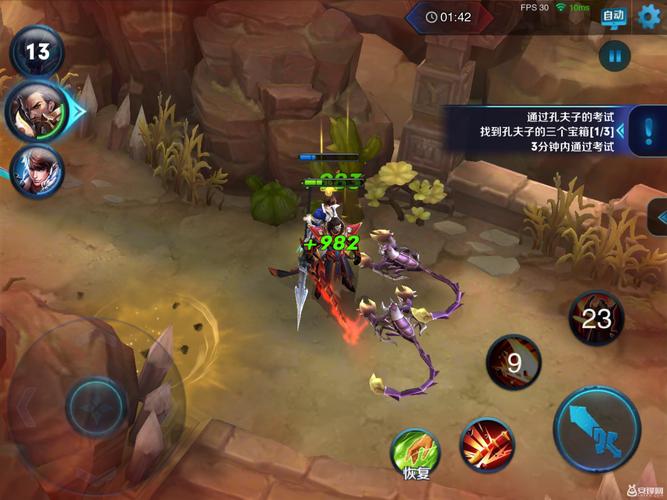Touch the virtual movement joystick
The height and width of the screenshot is (500, 667).
96,407
